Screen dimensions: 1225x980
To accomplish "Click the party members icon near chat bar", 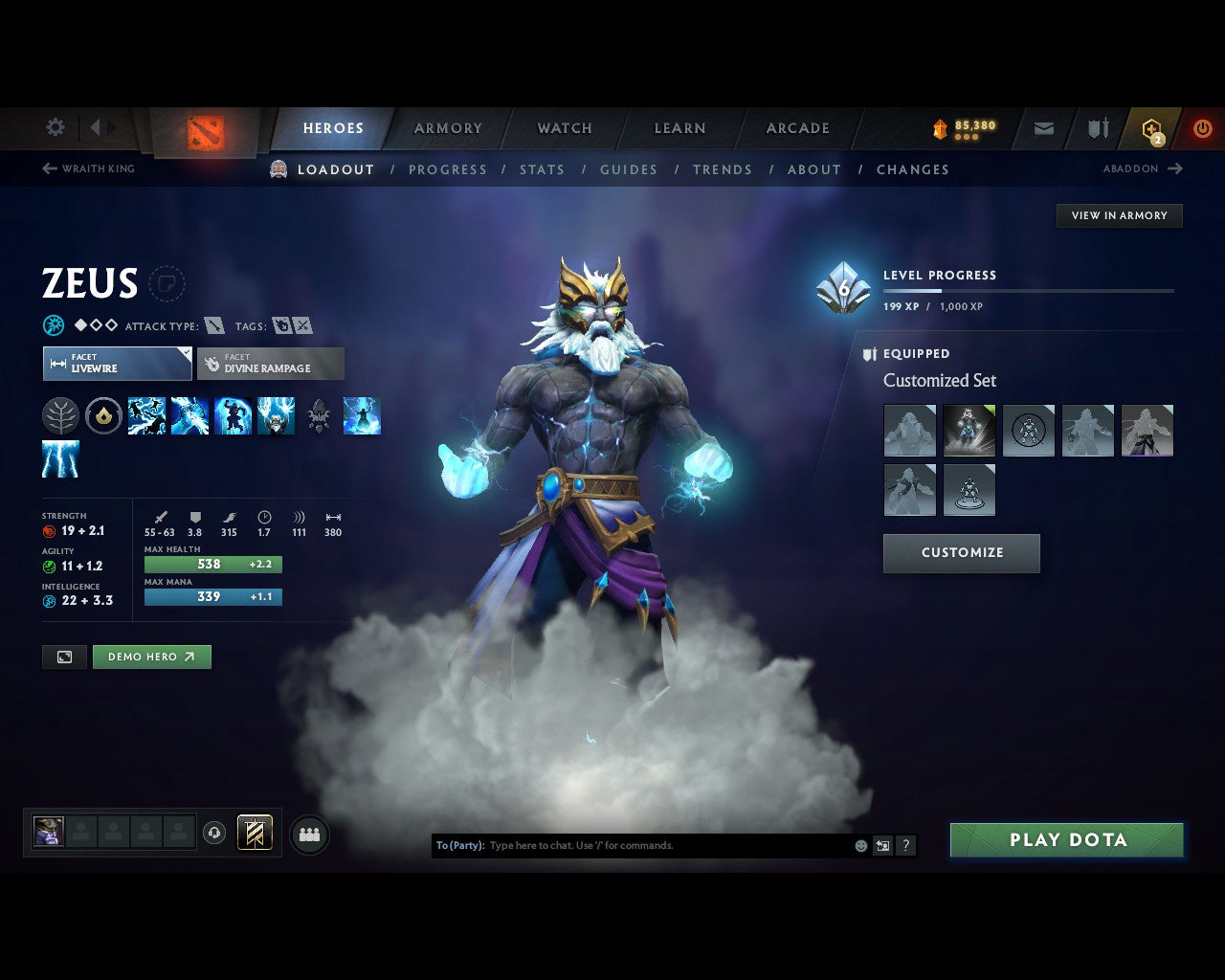I will point(308,835).
